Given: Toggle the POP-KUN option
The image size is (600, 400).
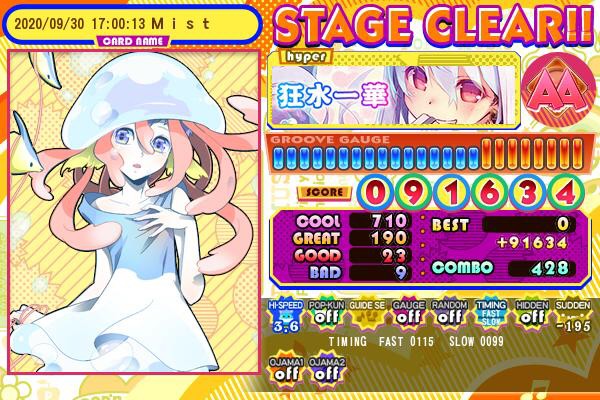Looking at the screenshot, I should coord(324,315).
